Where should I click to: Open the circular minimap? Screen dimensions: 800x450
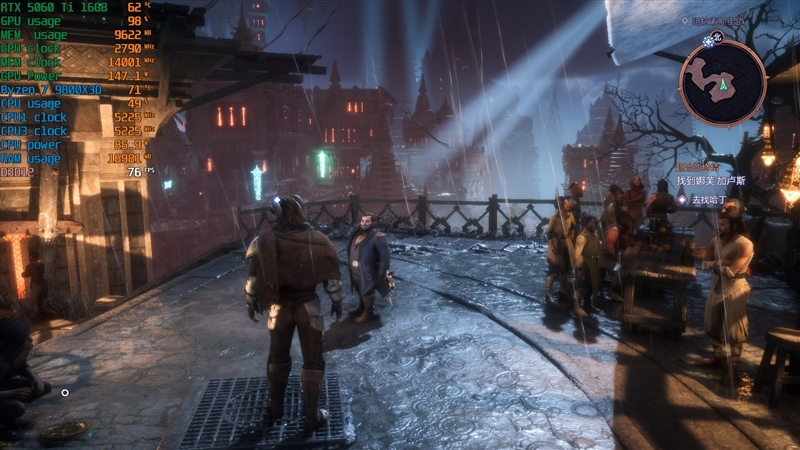pos(722,83)
